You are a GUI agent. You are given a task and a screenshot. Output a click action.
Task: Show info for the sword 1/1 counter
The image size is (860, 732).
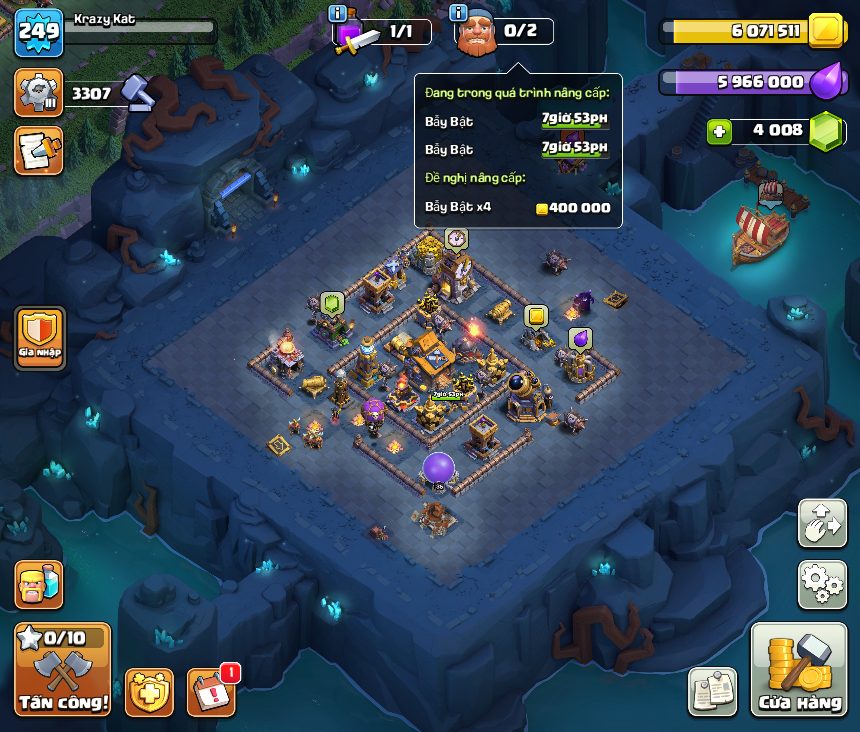[337, 13]
